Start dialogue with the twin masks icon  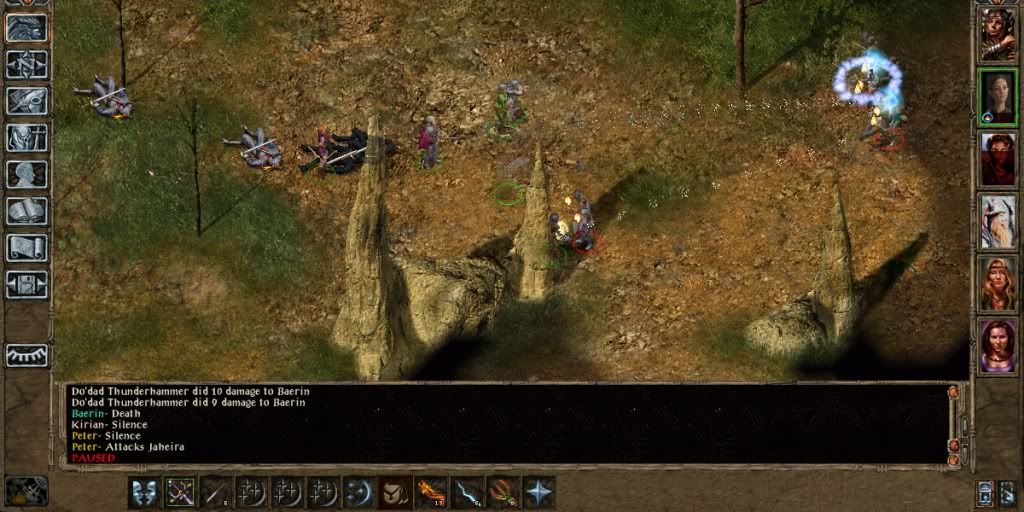click(x=144, y=492)
